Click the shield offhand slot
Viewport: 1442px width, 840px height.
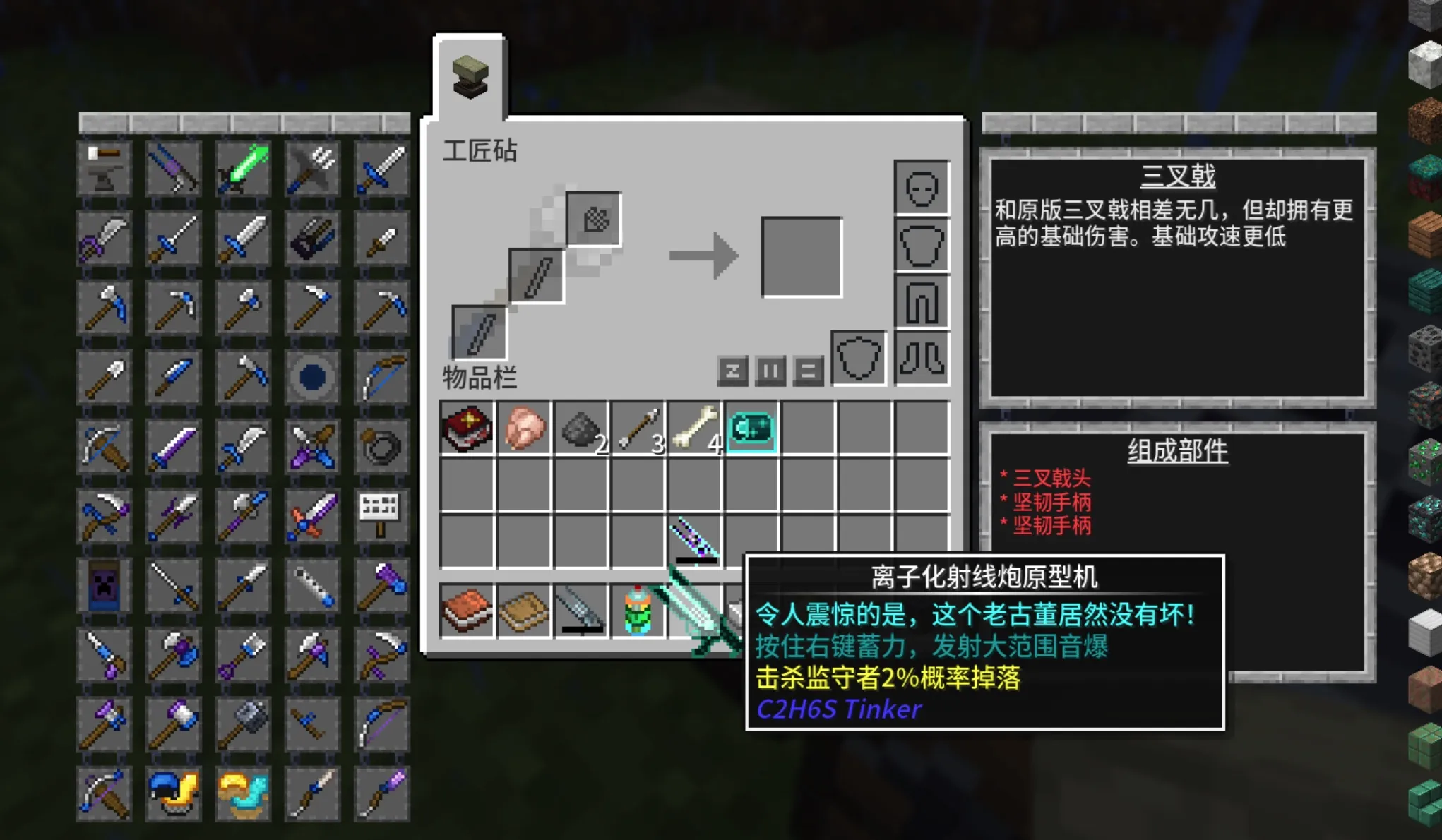click(x=859, y=359)
